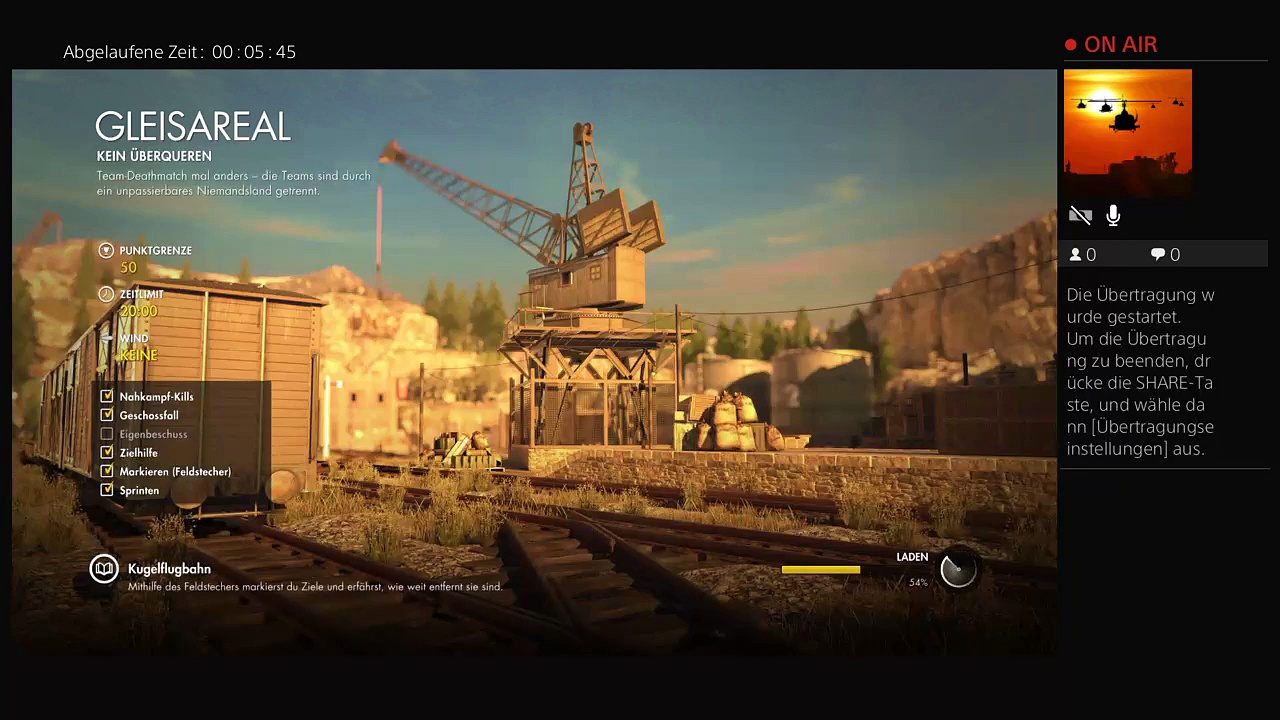Click the broadcast viewers person icon
Screen dimensions: 1280x720
tap(1076, 255)
